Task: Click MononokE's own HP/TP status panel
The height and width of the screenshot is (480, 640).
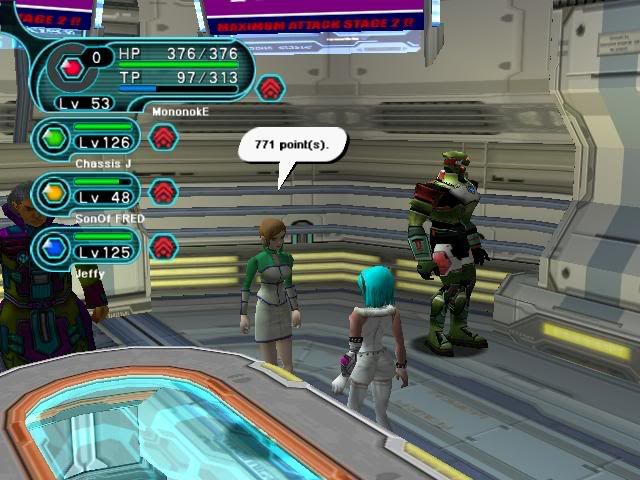Action: click(x=150, y=70)
